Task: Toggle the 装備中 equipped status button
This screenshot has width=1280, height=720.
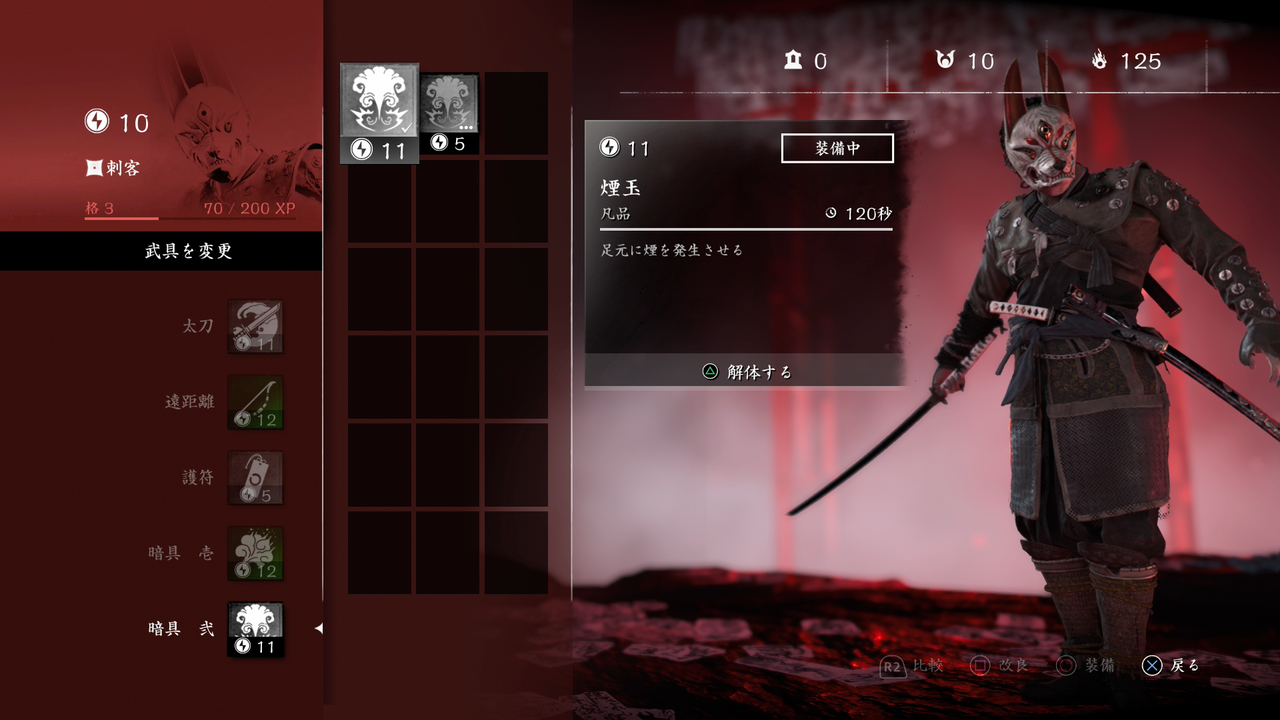Action: pos(838,147)
